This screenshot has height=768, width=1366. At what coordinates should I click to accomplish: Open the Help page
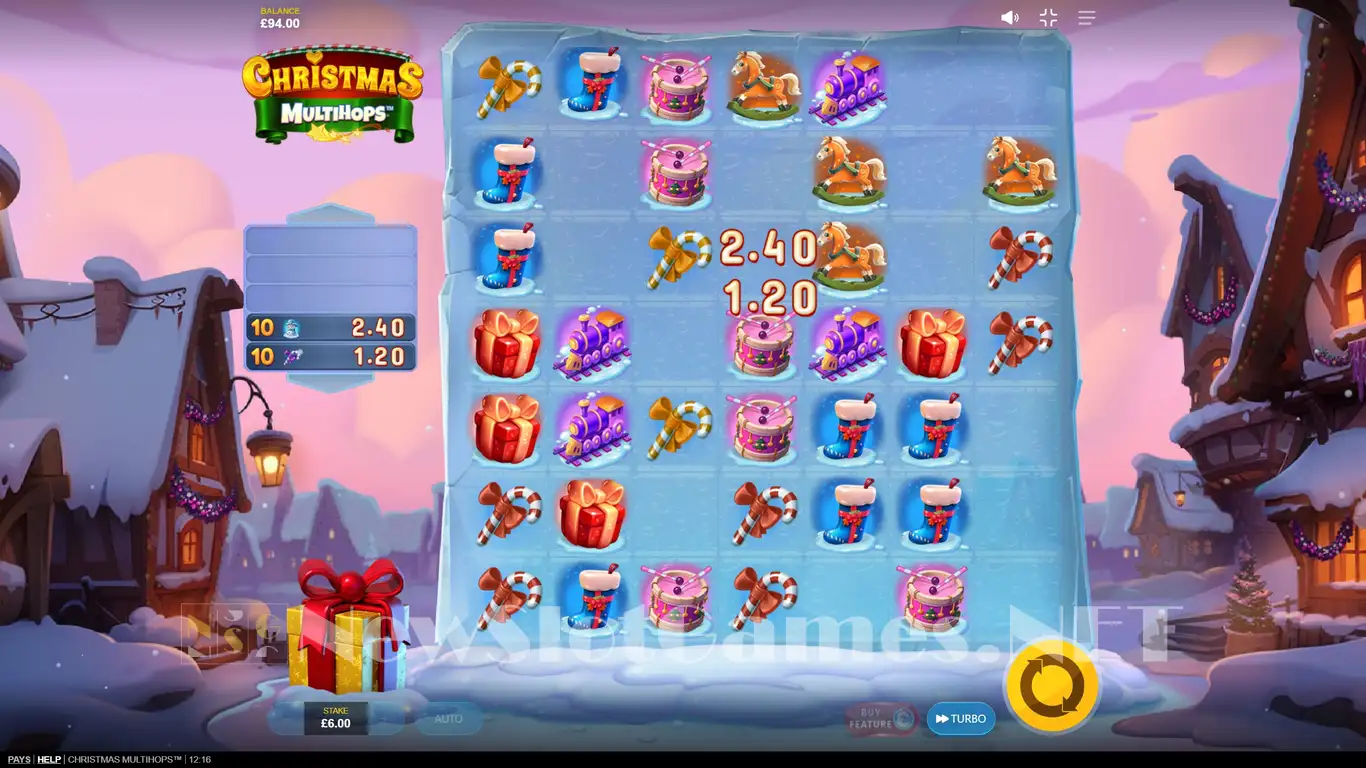point(49,760)
